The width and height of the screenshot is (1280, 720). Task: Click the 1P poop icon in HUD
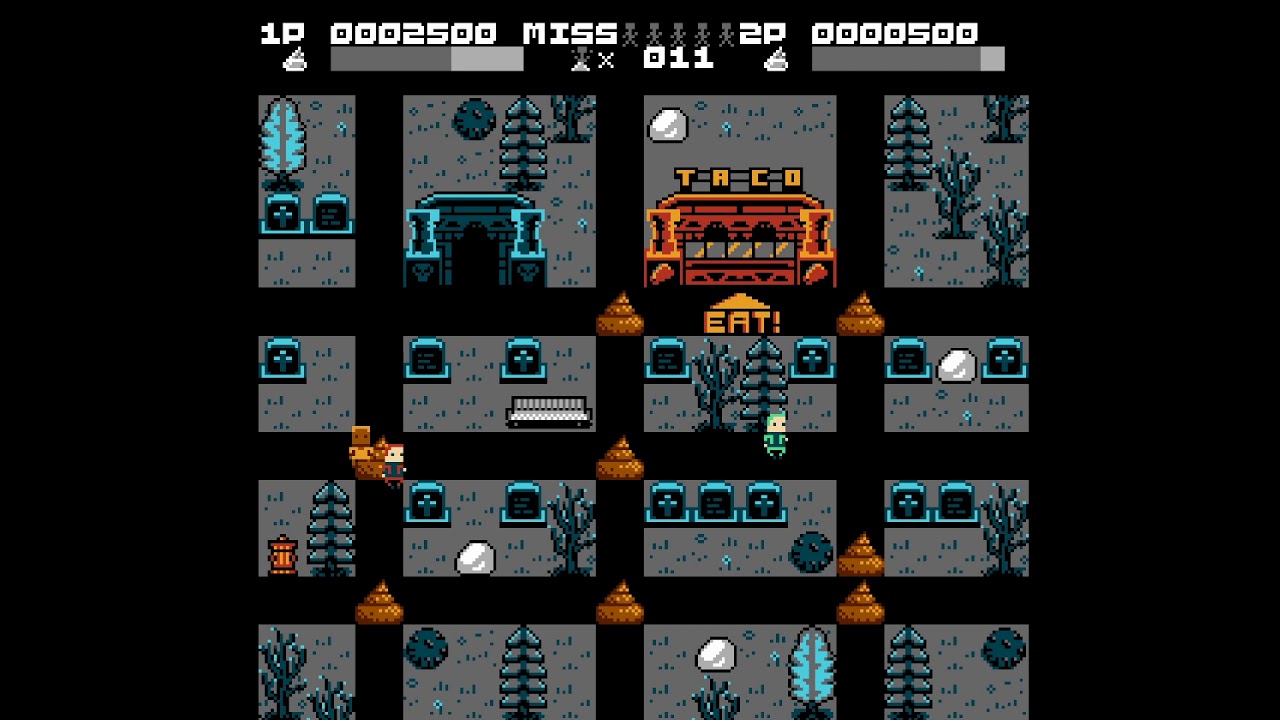[x=295, y=62]
